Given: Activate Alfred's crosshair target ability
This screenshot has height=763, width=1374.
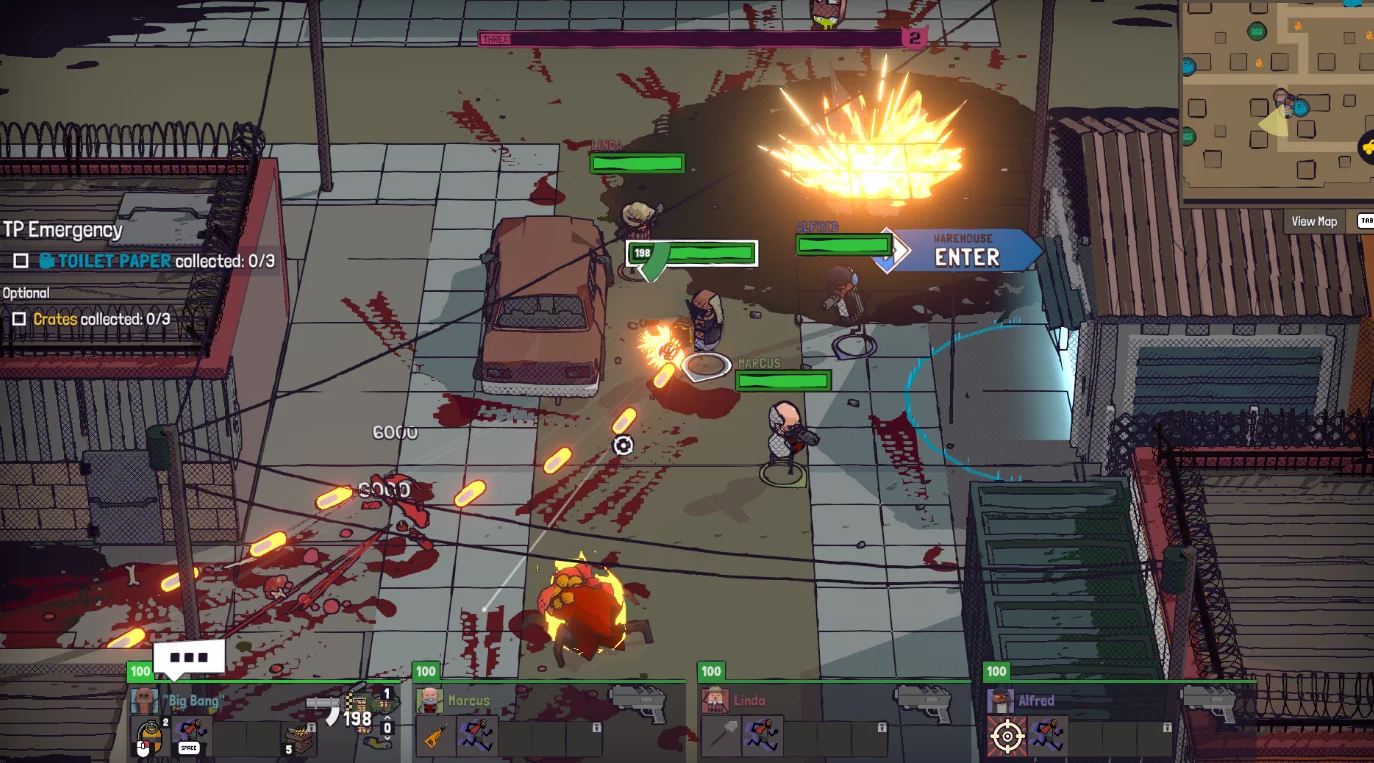Looking at the screenshot, I should point(1006,737).
